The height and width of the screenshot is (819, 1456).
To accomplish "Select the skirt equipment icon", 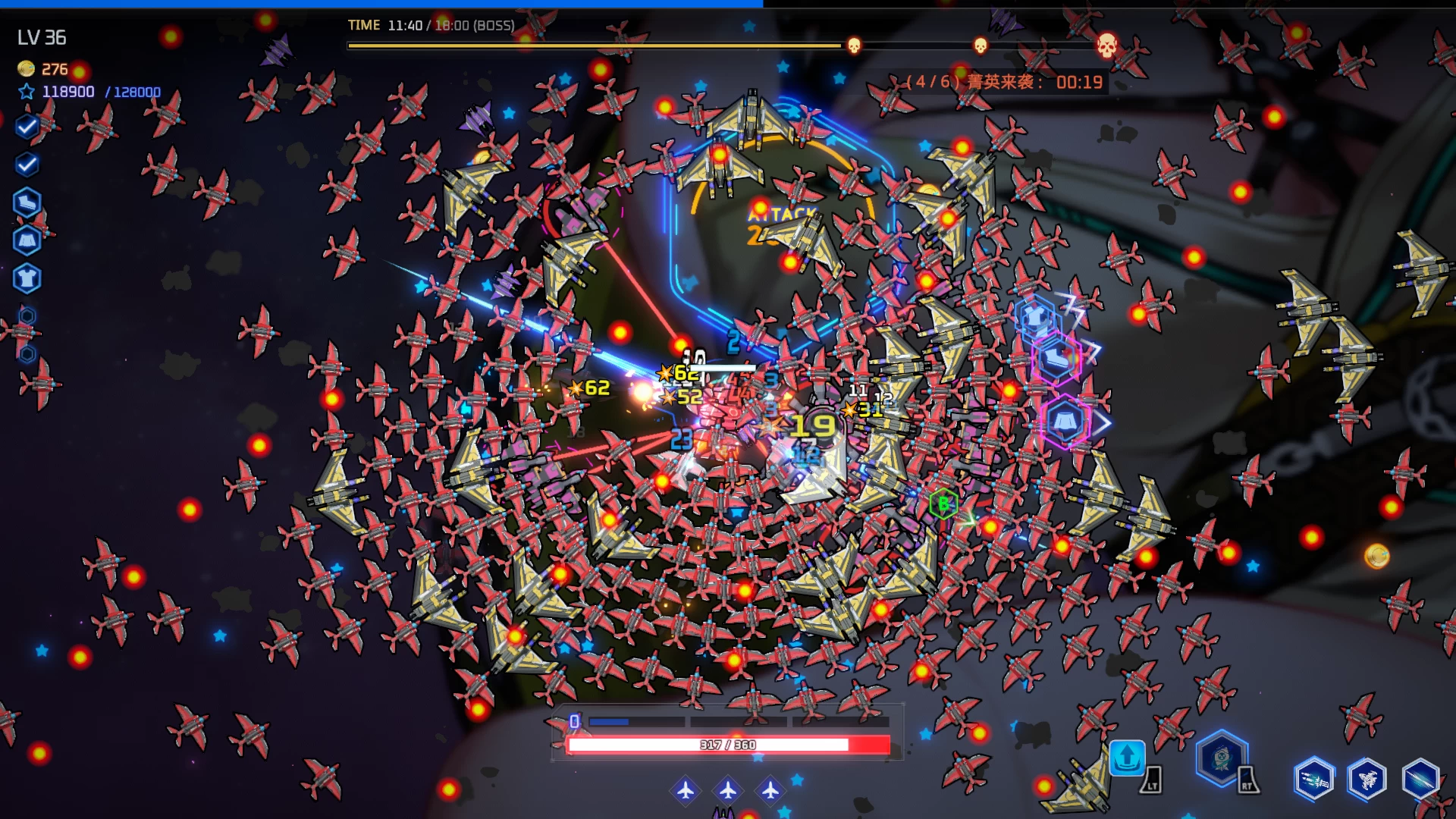I will (27, 241).
